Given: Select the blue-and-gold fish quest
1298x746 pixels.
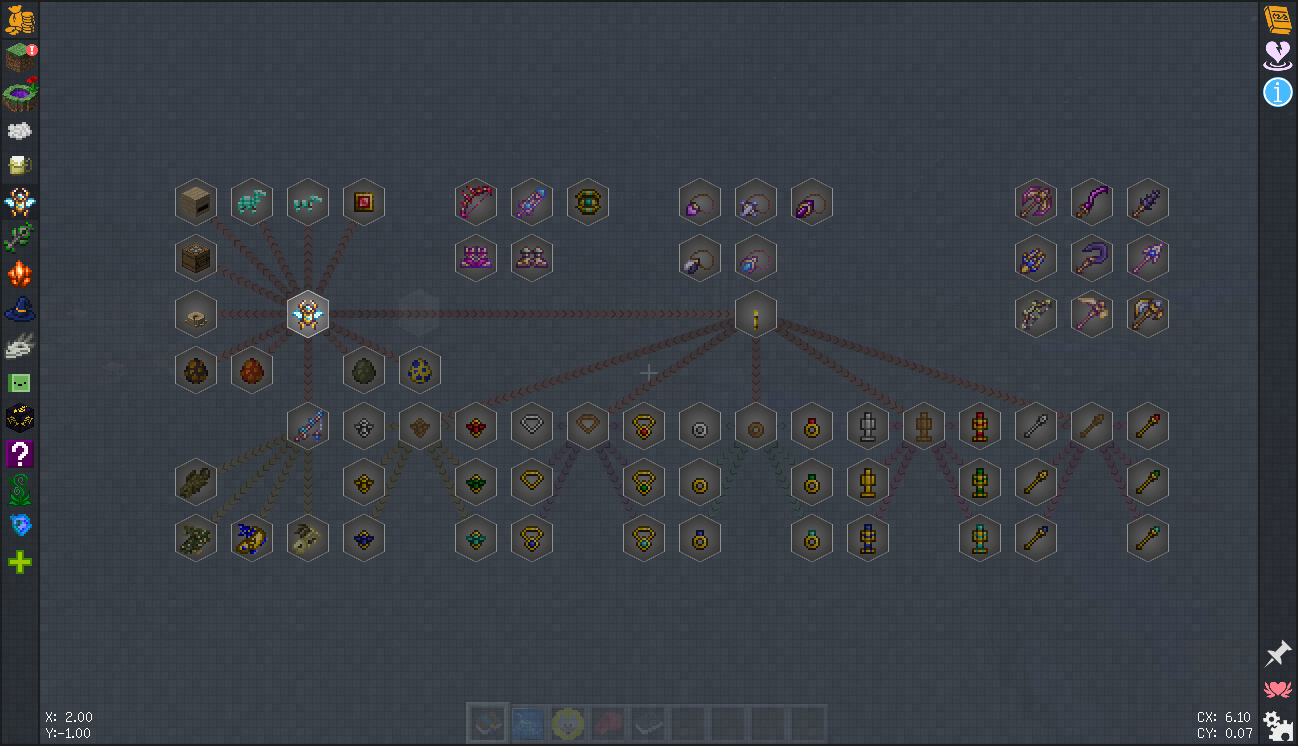Looking at the screenshot, I should click(x=252, y=538).
